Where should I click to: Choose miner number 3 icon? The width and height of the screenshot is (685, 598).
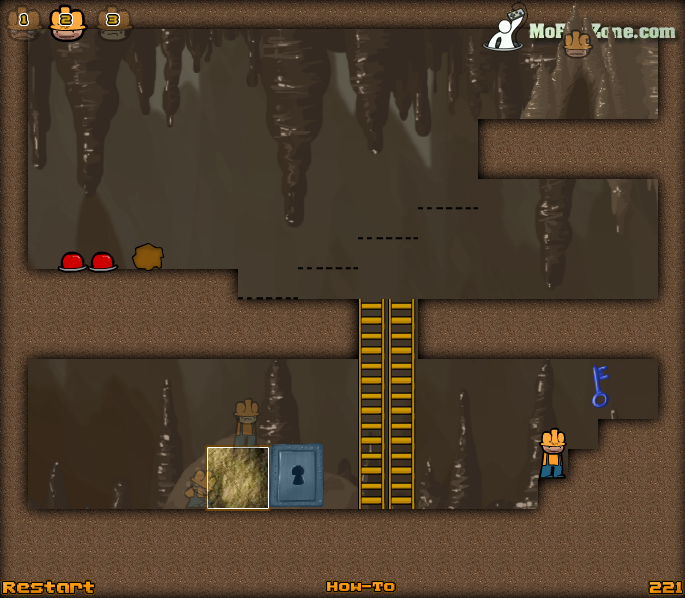(x=113, y=21)
